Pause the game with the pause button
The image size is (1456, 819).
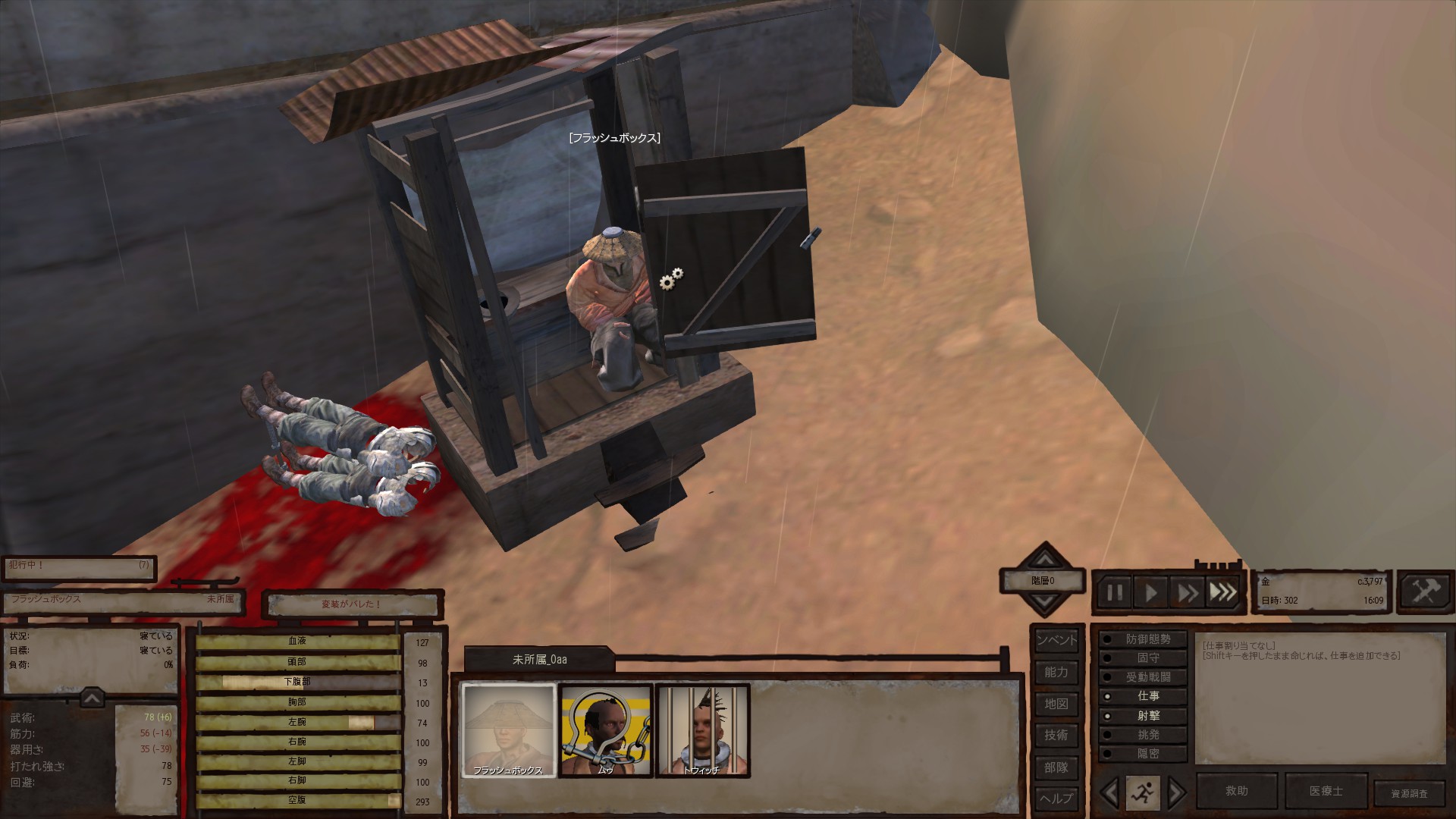coord(1115,592)
